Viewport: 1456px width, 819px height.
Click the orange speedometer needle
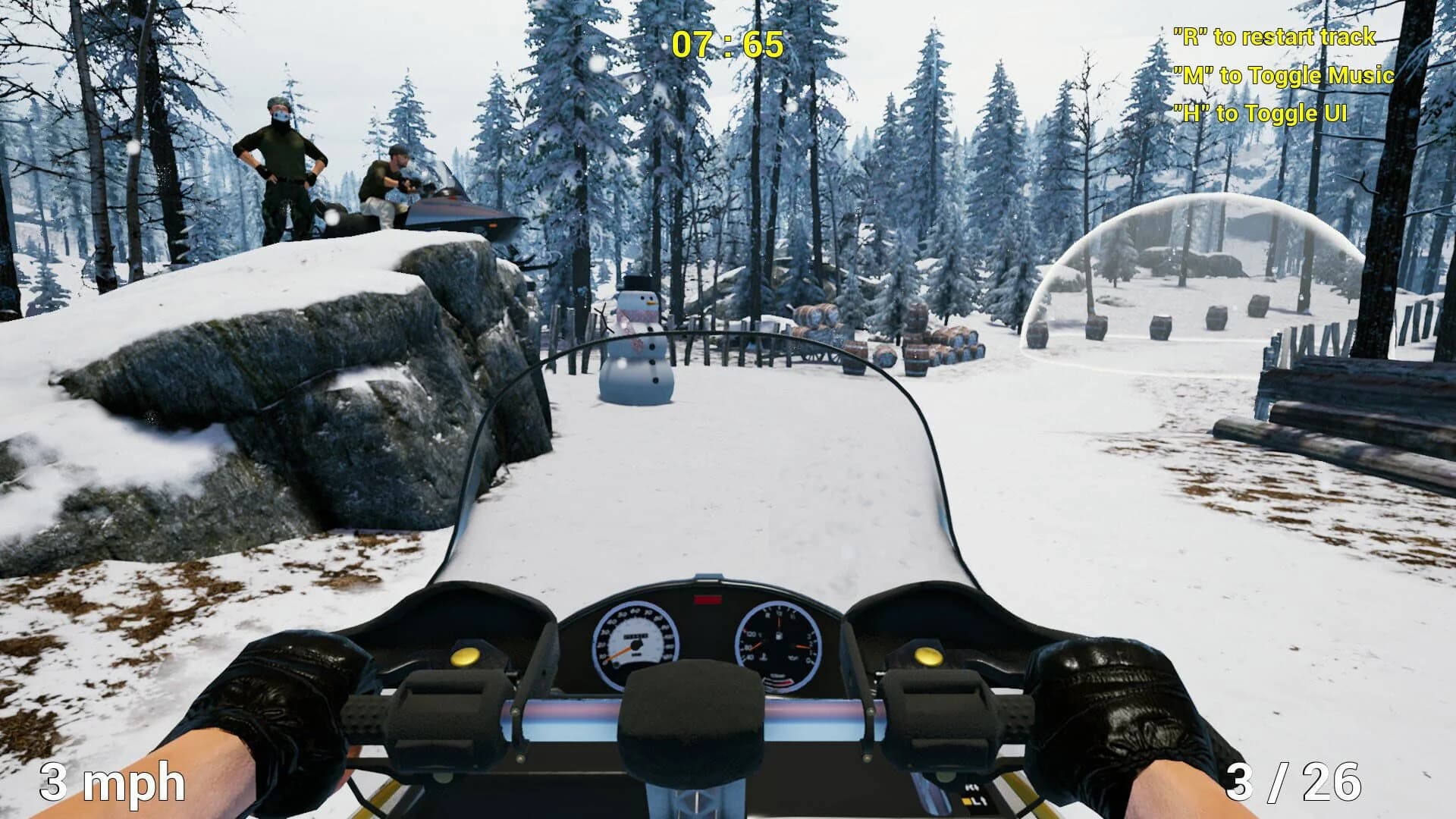[620, 654]
